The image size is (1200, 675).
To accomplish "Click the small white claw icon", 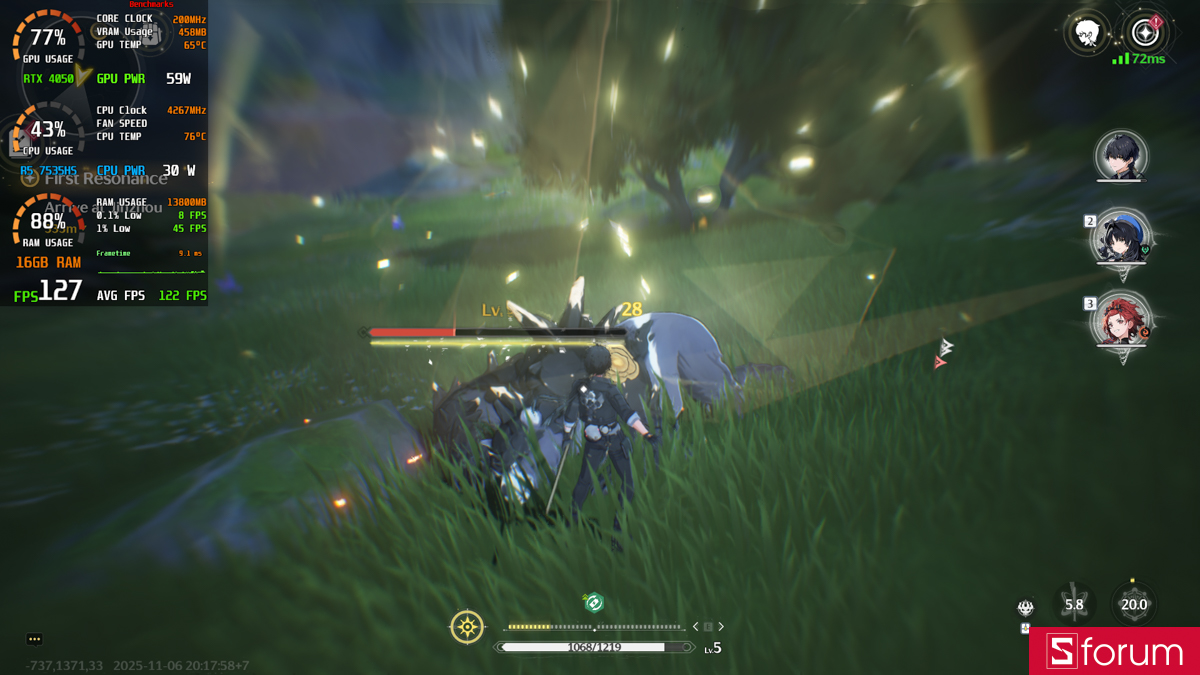I will pos(1025,607).
